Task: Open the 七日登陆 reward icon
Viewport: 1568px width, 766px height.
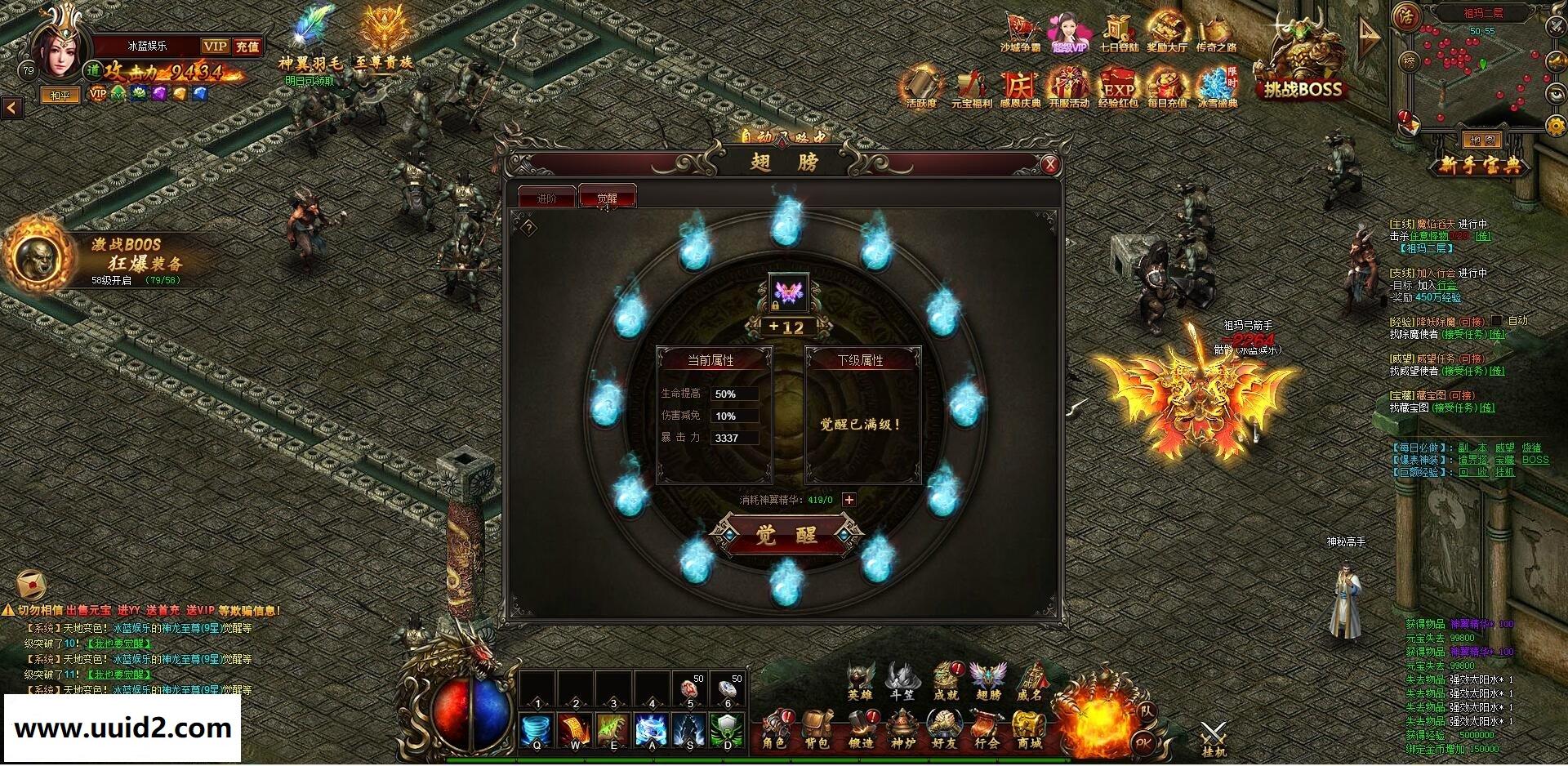Action: pos(1118,34)
